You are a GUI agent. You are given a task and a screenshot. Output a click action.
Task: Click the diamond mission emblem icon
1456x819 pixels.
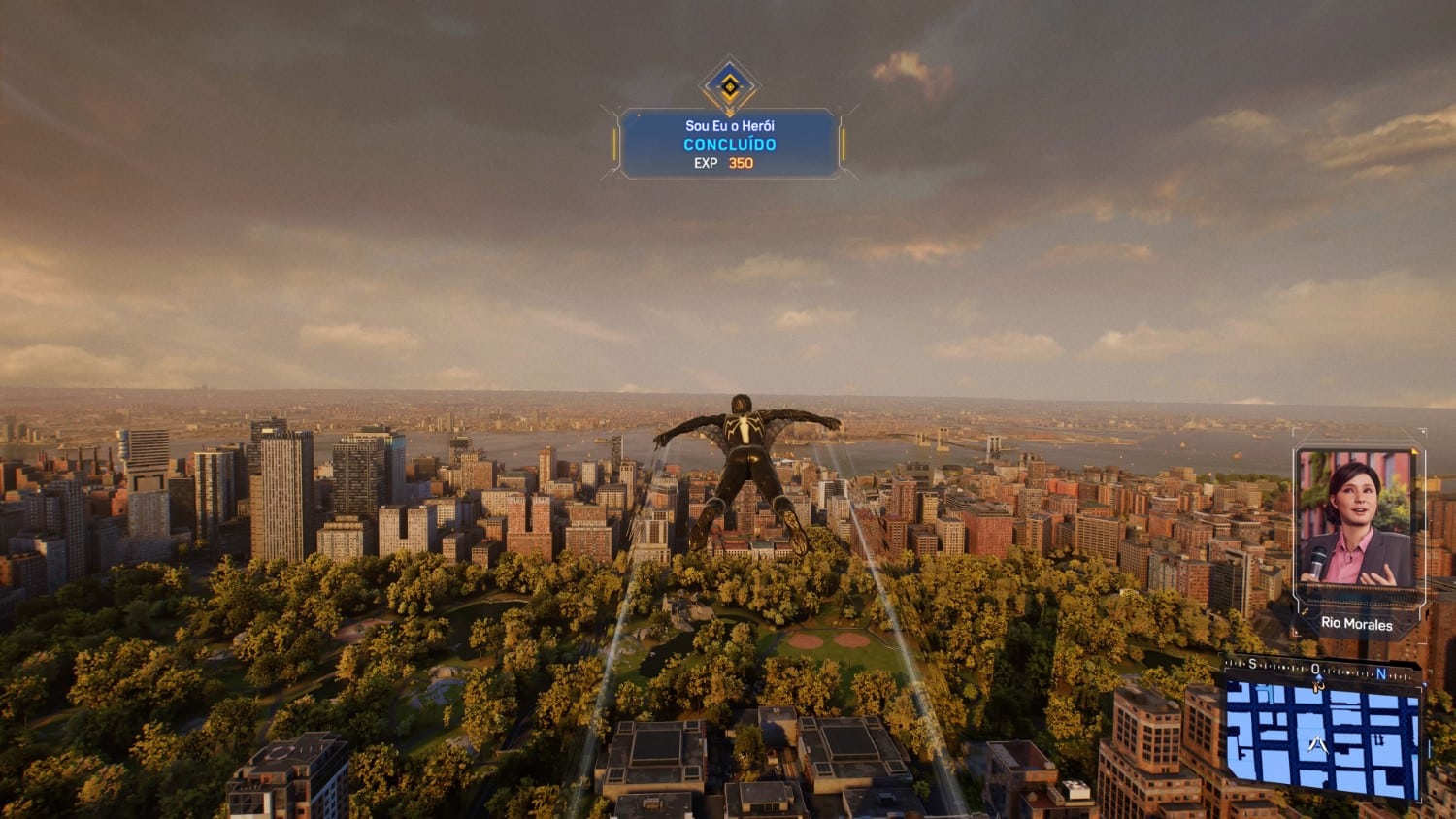pyautogui.click(x=729, y=85)
